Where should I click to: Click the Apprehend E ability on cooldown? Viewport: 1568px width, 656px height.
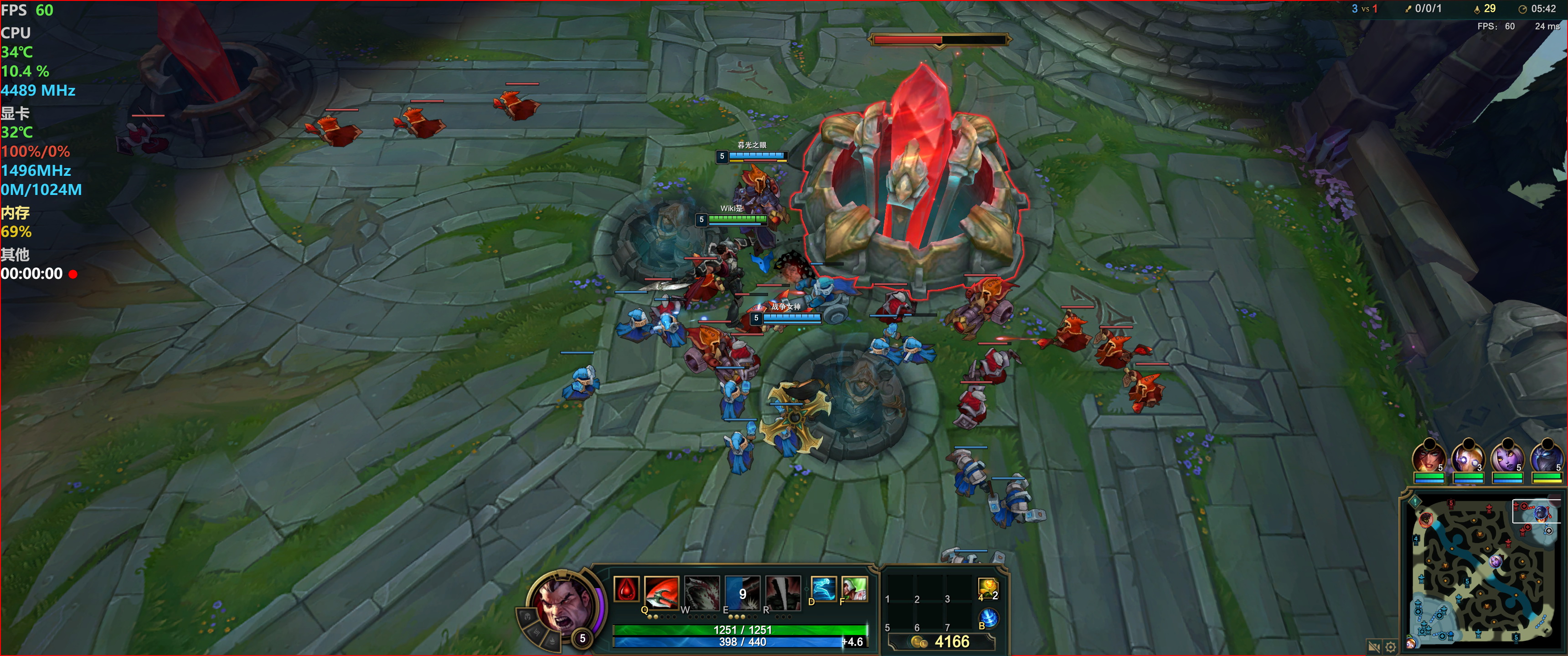click(742, 592)
